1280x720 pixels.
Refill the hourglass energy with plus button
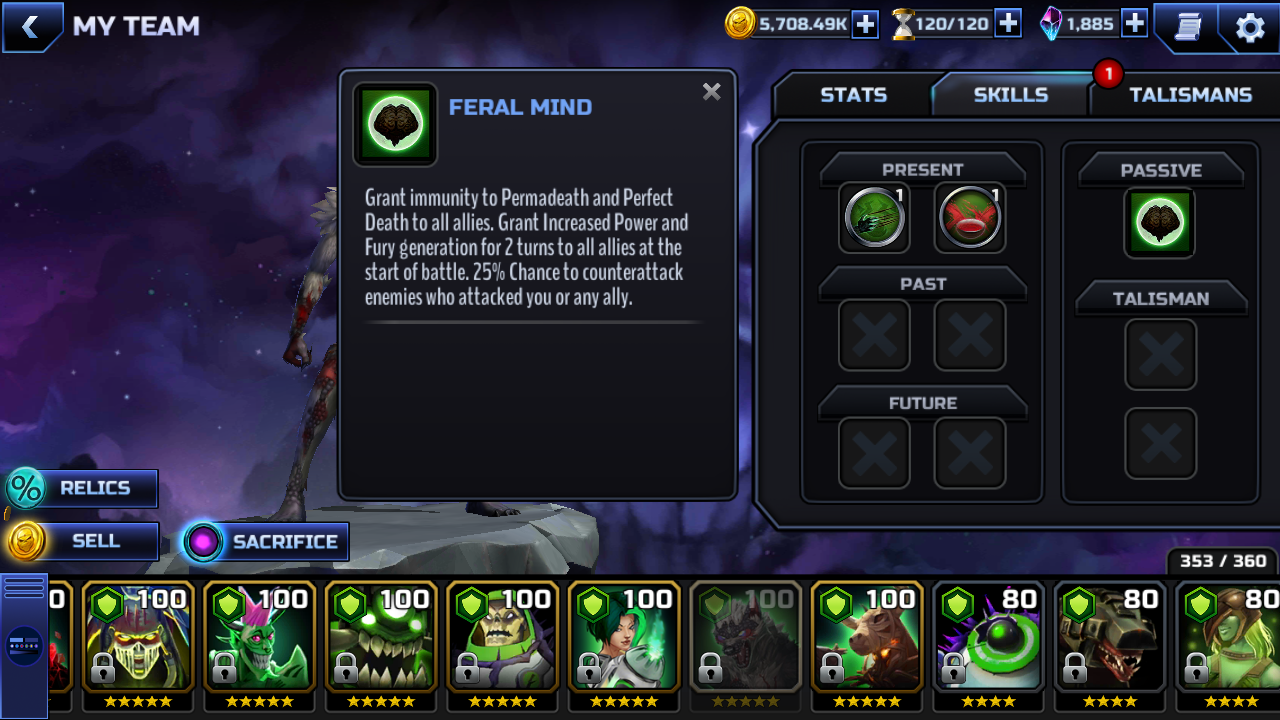click(1008, 24)
